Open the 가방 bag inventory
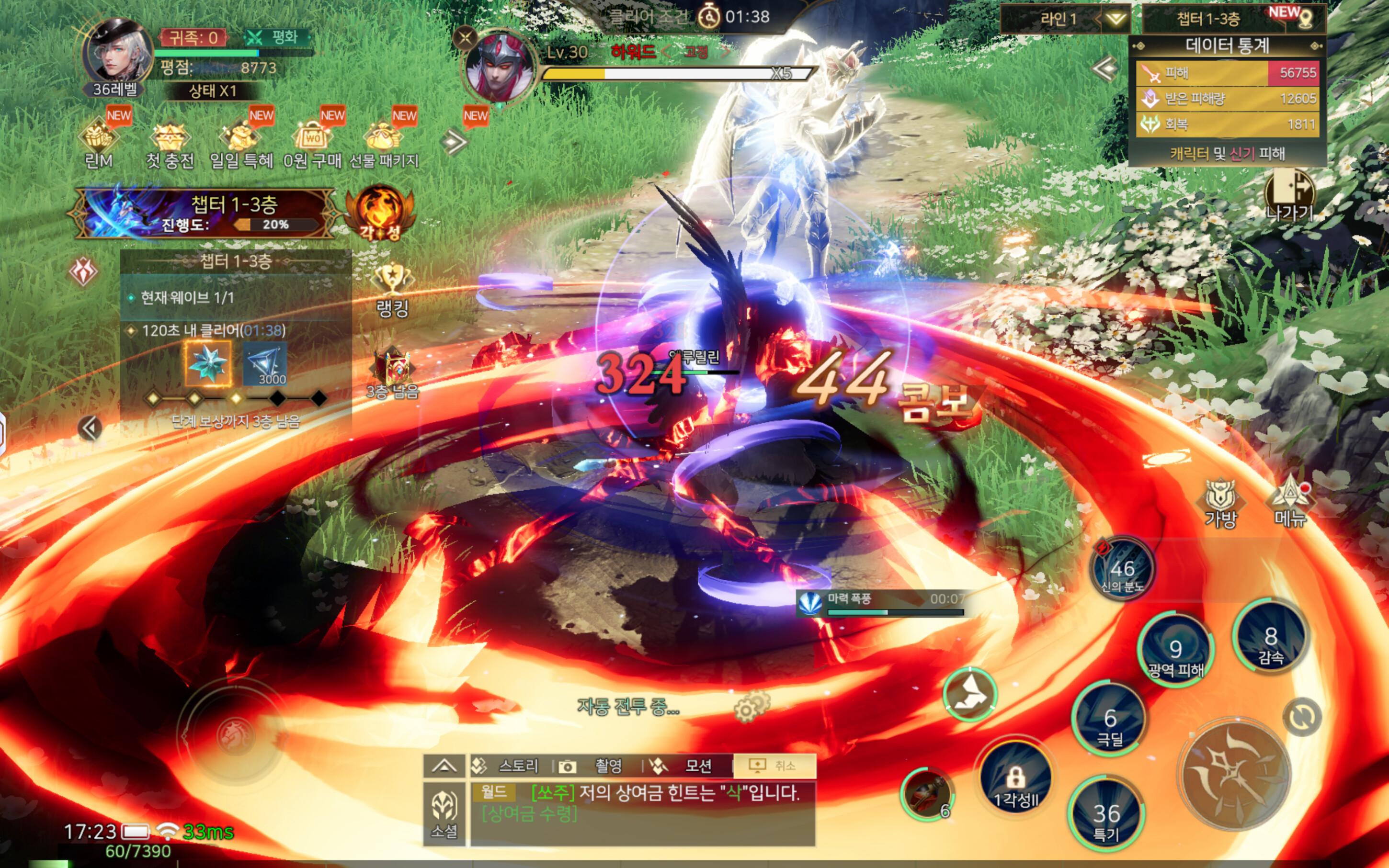1389x868 pixels. pos(1220,501)
